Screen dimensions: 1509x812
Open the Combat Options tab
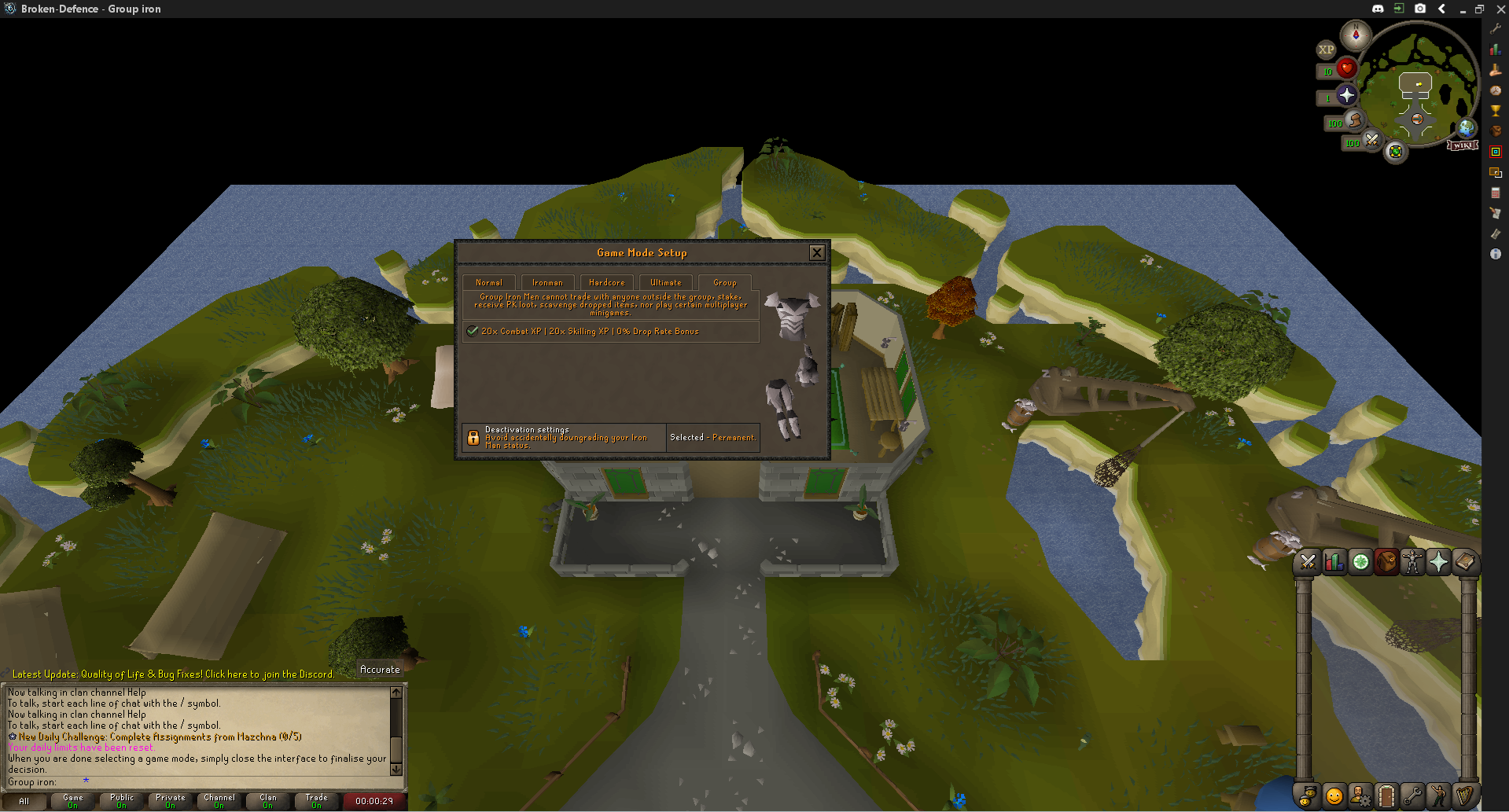click(1308, 562)
